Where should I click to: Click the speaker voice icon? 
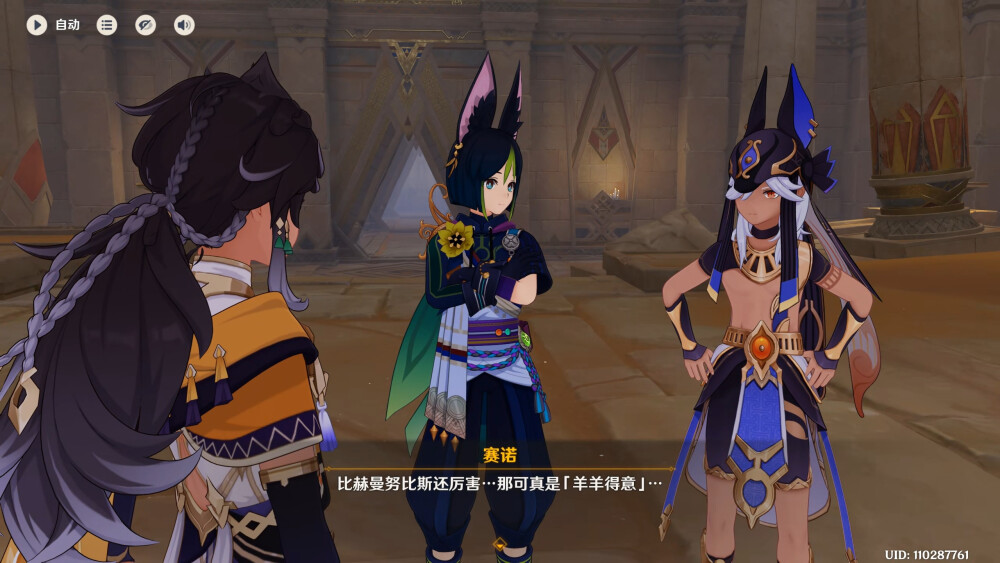click(184, 25)
